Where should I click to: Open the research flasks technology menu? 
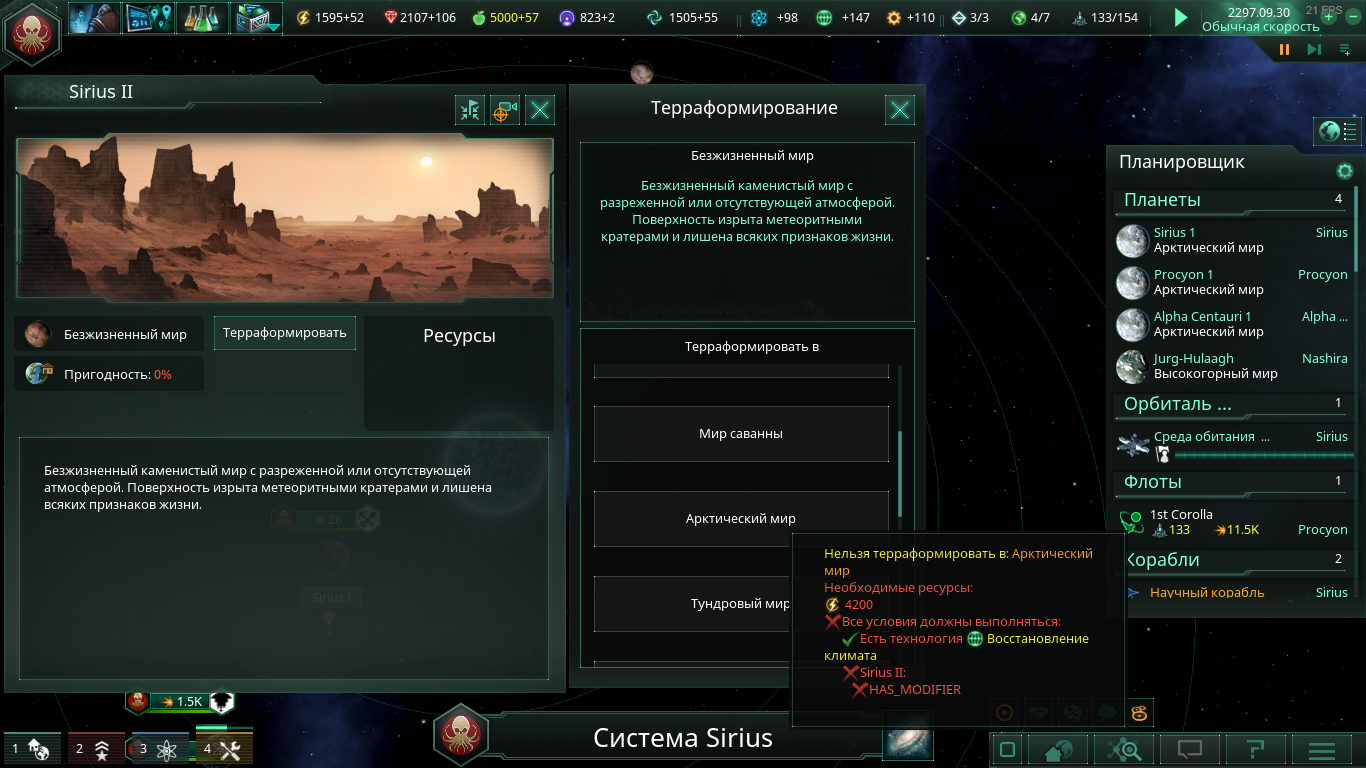coord(205,17)
